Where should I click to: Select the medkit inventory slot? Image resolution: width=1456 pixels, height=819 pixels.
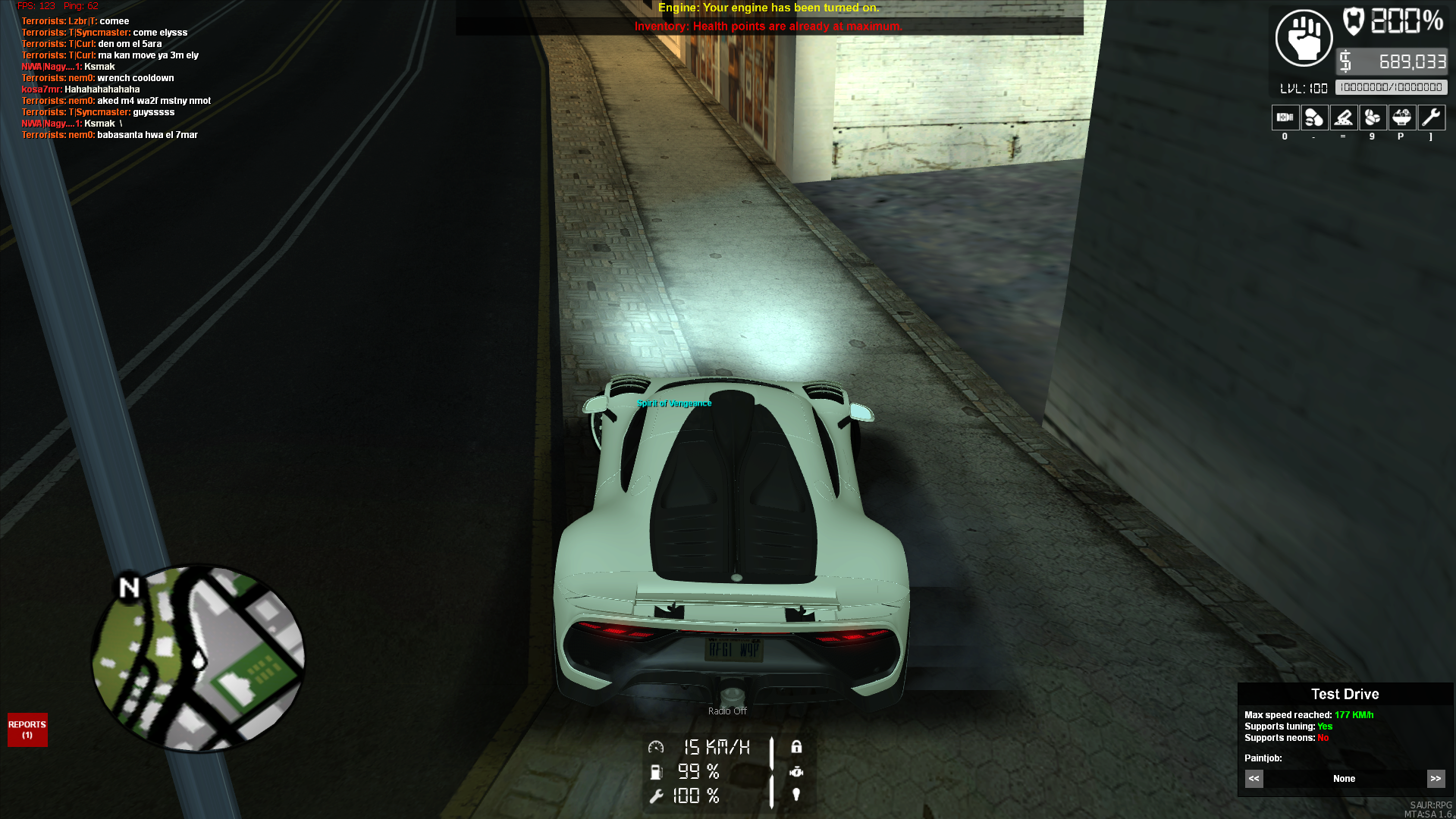pyautogui.click(x=1285, y=118)
